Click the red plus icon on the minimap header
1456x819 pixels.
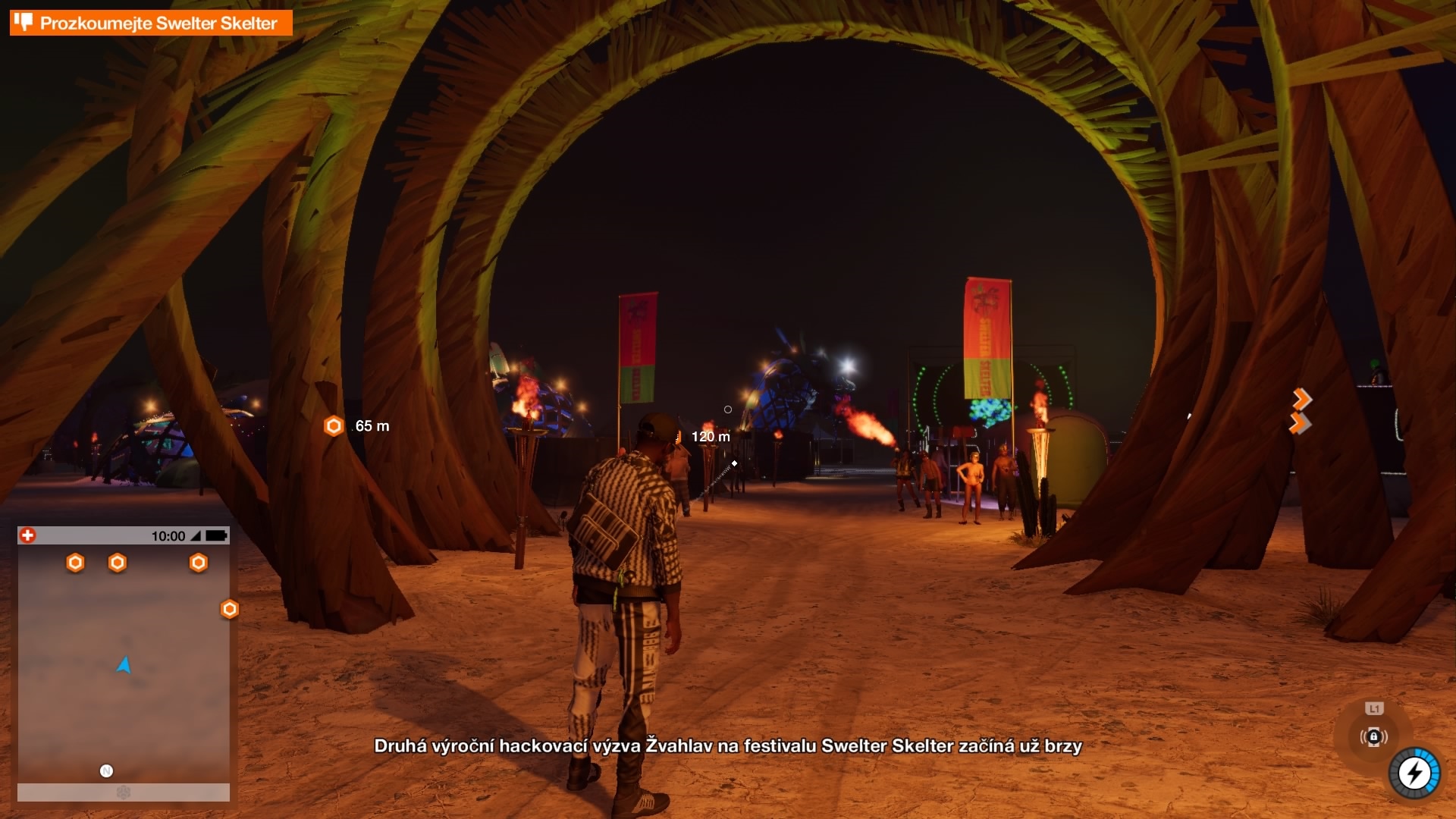pos(28,535)
